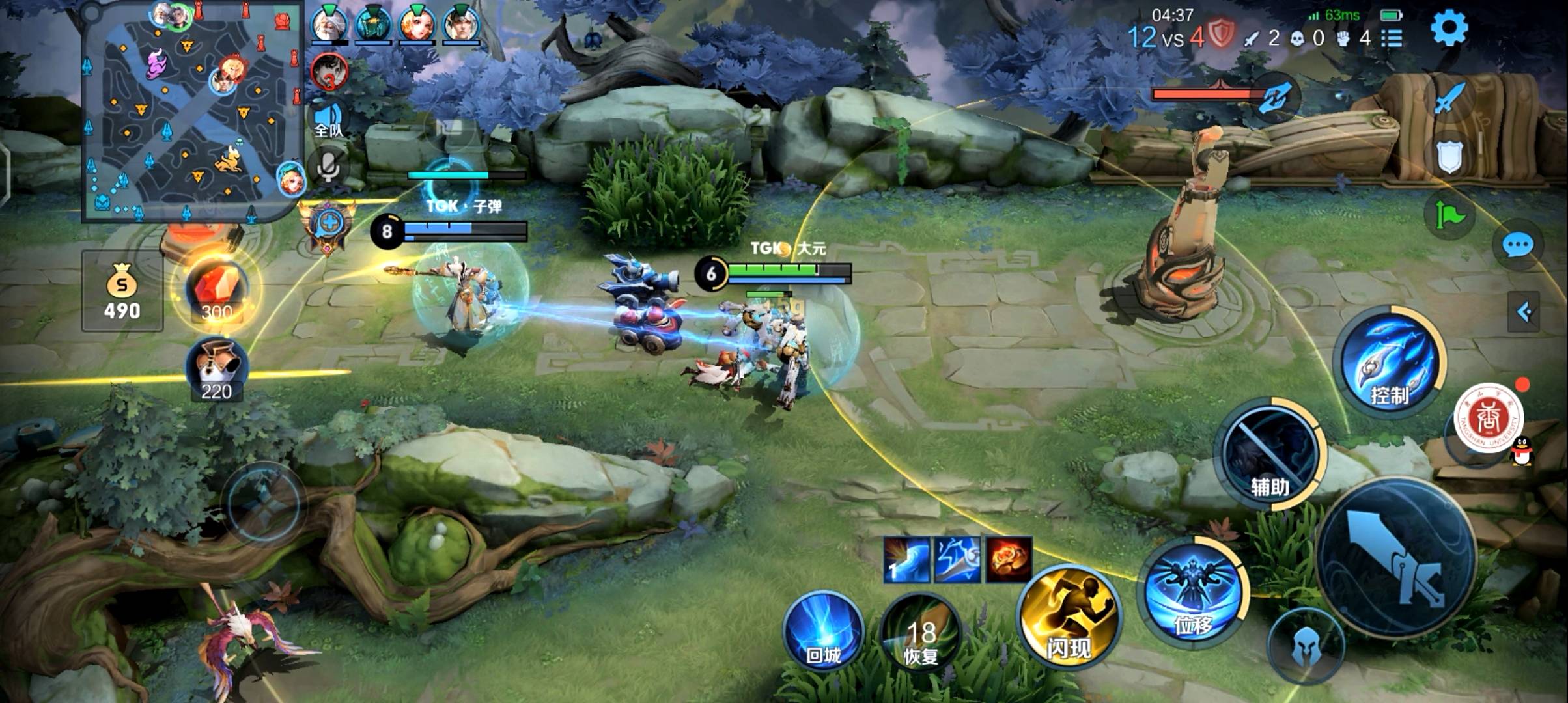Open the scoreboard list icon

tap(1392, 38)
